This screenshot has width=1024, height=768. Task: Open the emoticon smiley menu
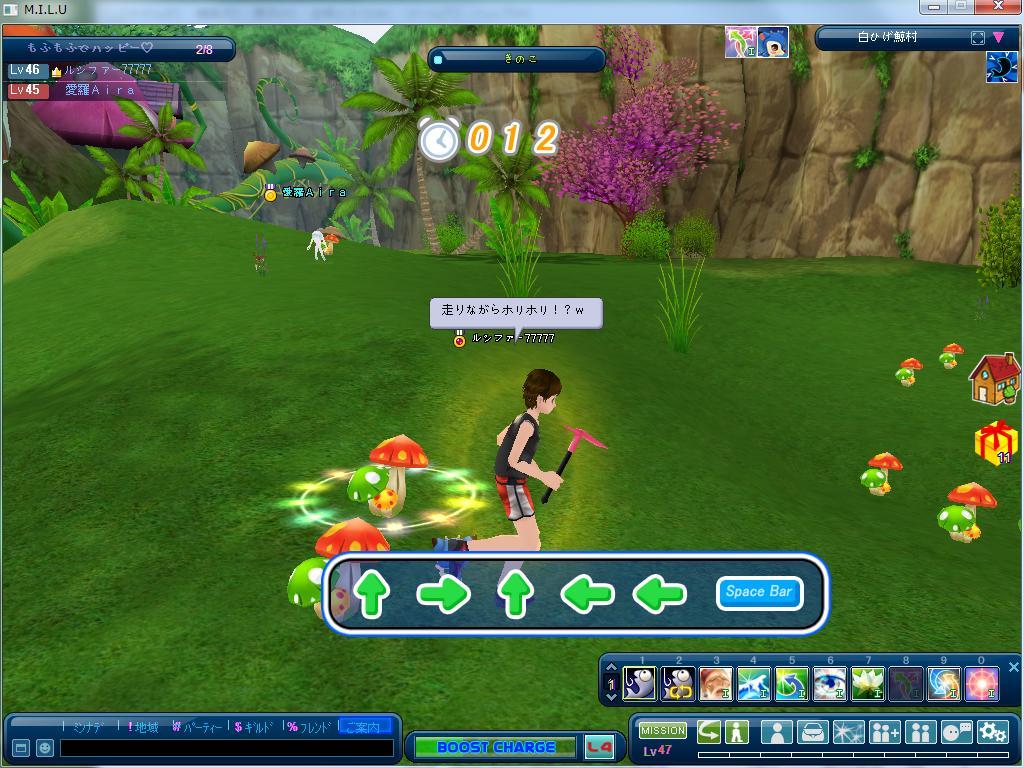[45, 748]
